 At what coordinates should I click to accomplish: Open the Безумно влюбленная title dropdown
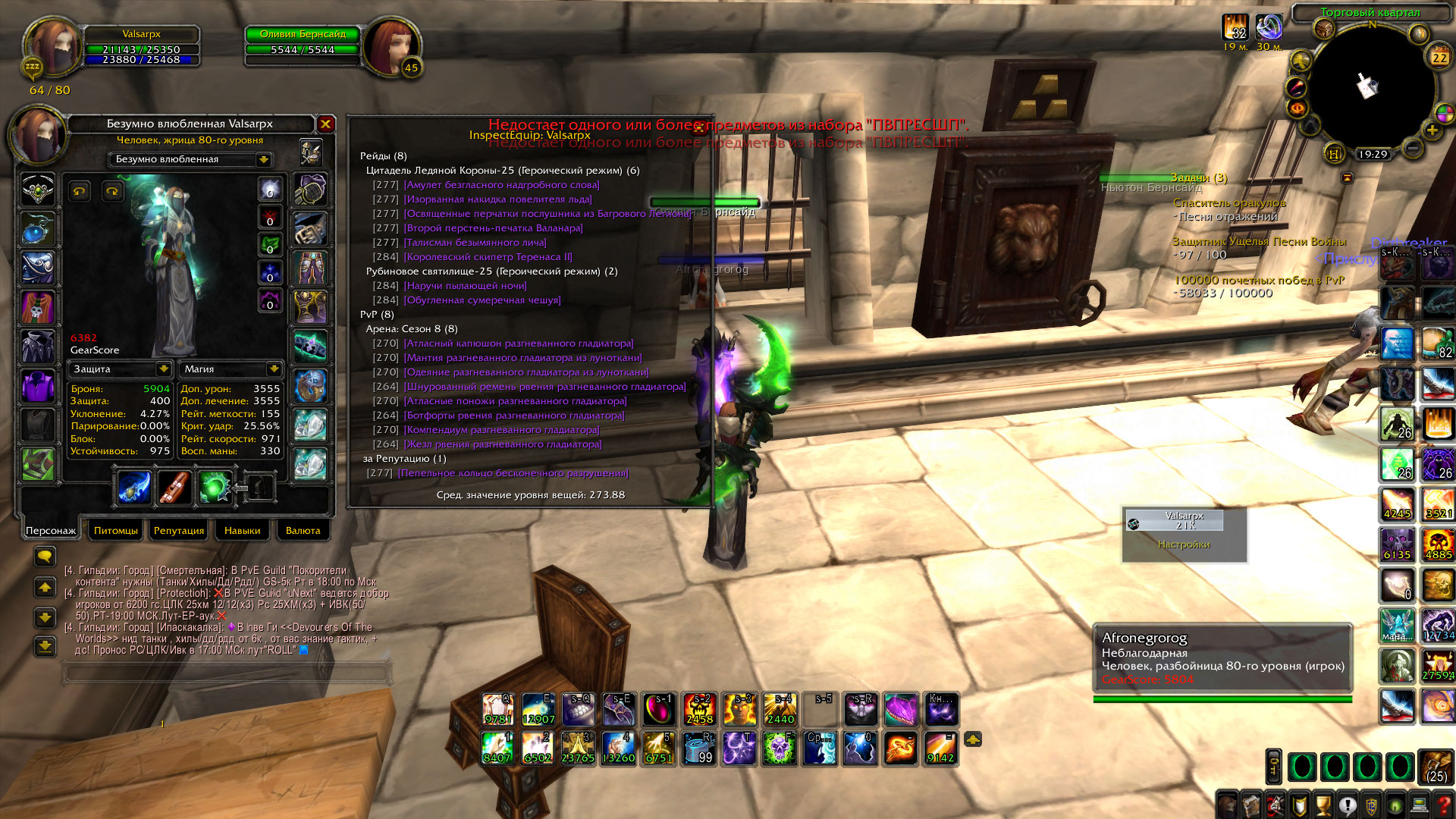click(263, 159)
